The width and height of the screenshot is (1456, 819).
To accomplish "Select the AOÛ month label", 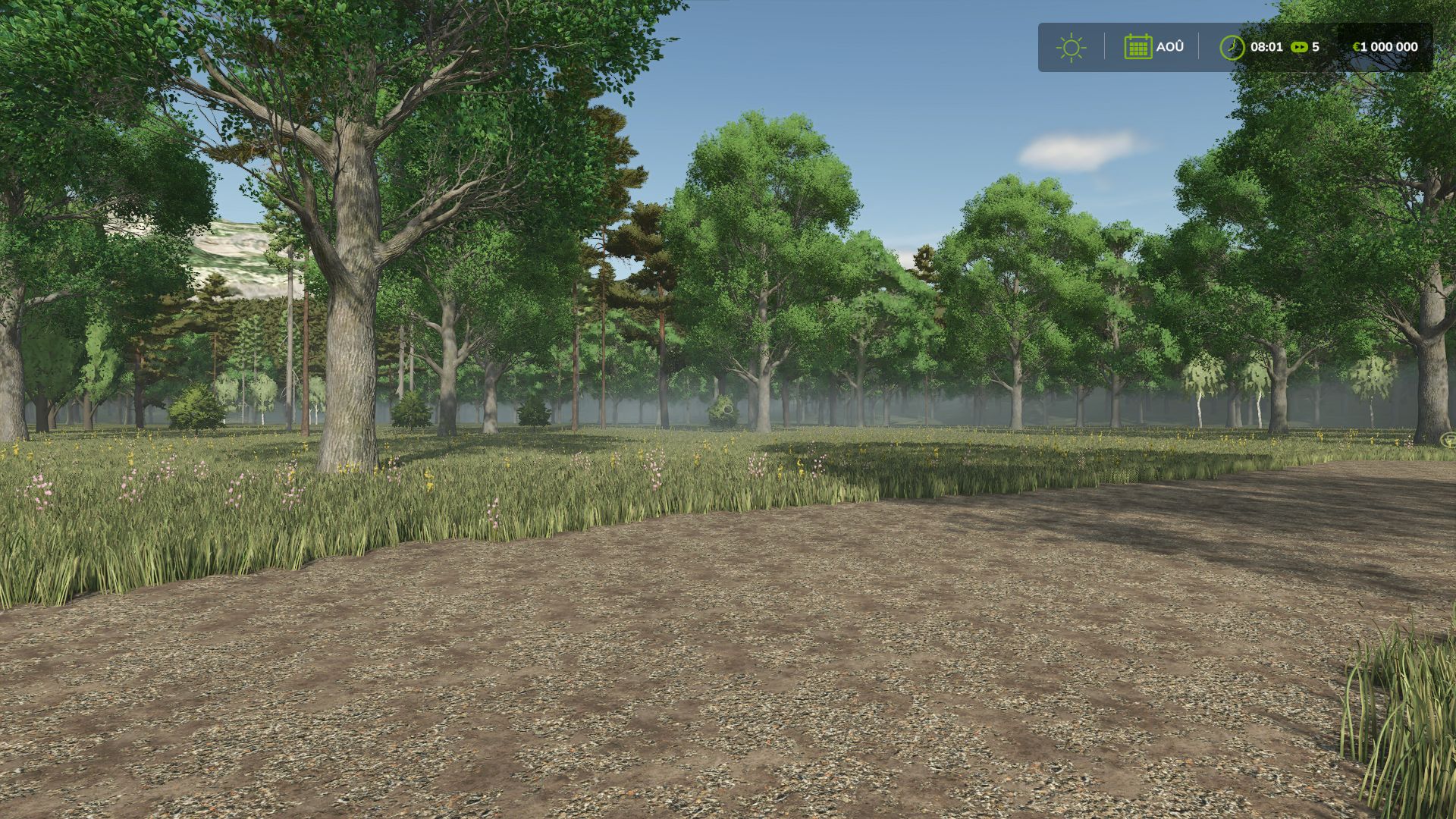I will (1170, 47).
